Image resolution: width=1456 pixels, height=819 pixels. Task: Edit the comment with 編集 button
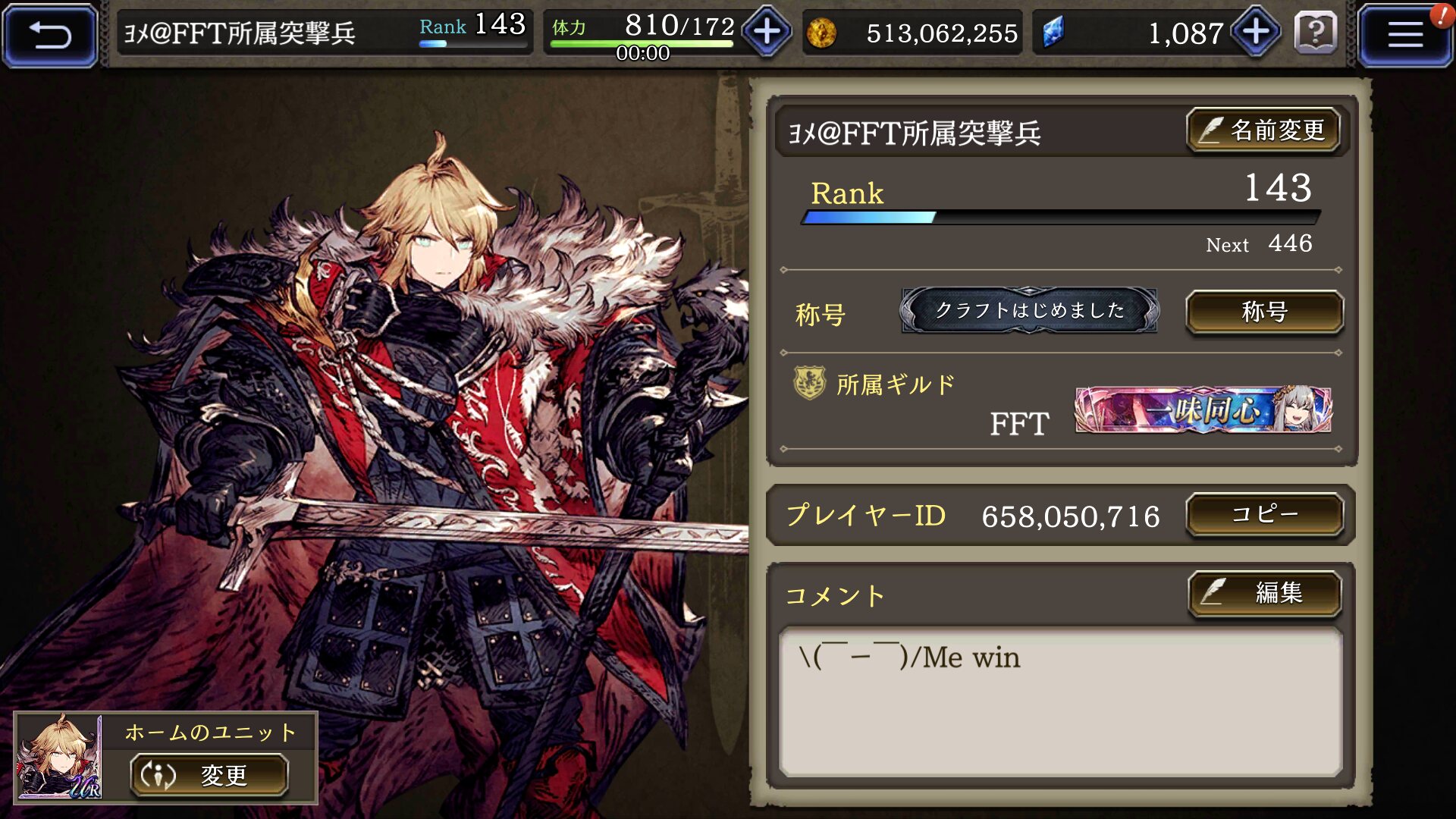tap(1264, 592)
